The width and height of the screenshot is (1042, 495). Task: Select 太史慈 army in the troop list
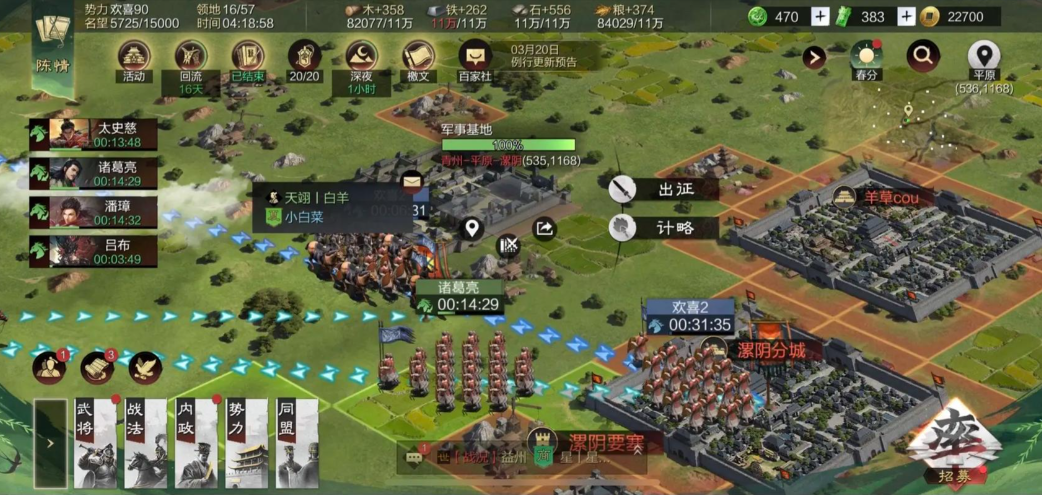click(x=94, y=134)
